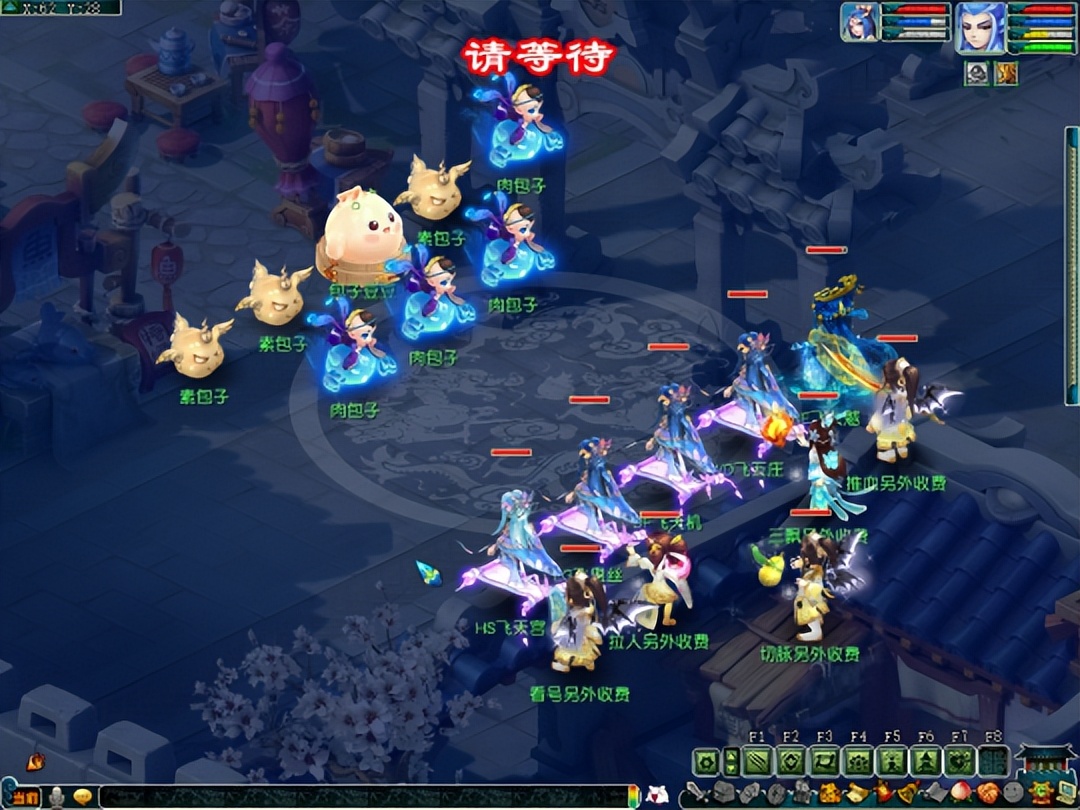The height and width of the screenshot is (810, 1080).
Task: Activate the F3 scroll skill slot
Action: (825, 763)
